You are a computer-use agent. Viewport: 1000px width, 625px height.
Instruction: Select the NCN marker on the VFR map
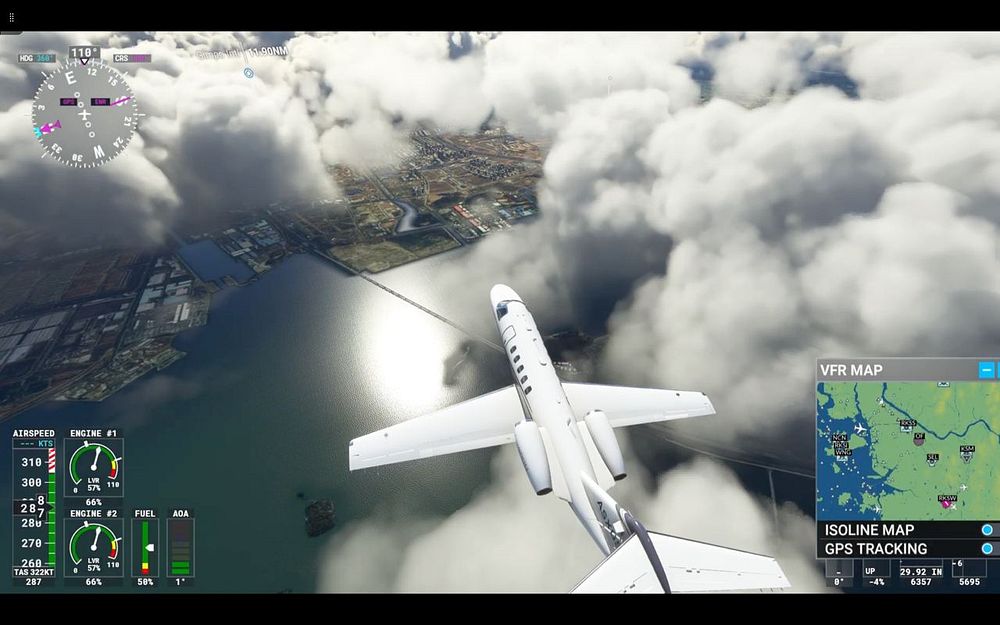[839, 438]
